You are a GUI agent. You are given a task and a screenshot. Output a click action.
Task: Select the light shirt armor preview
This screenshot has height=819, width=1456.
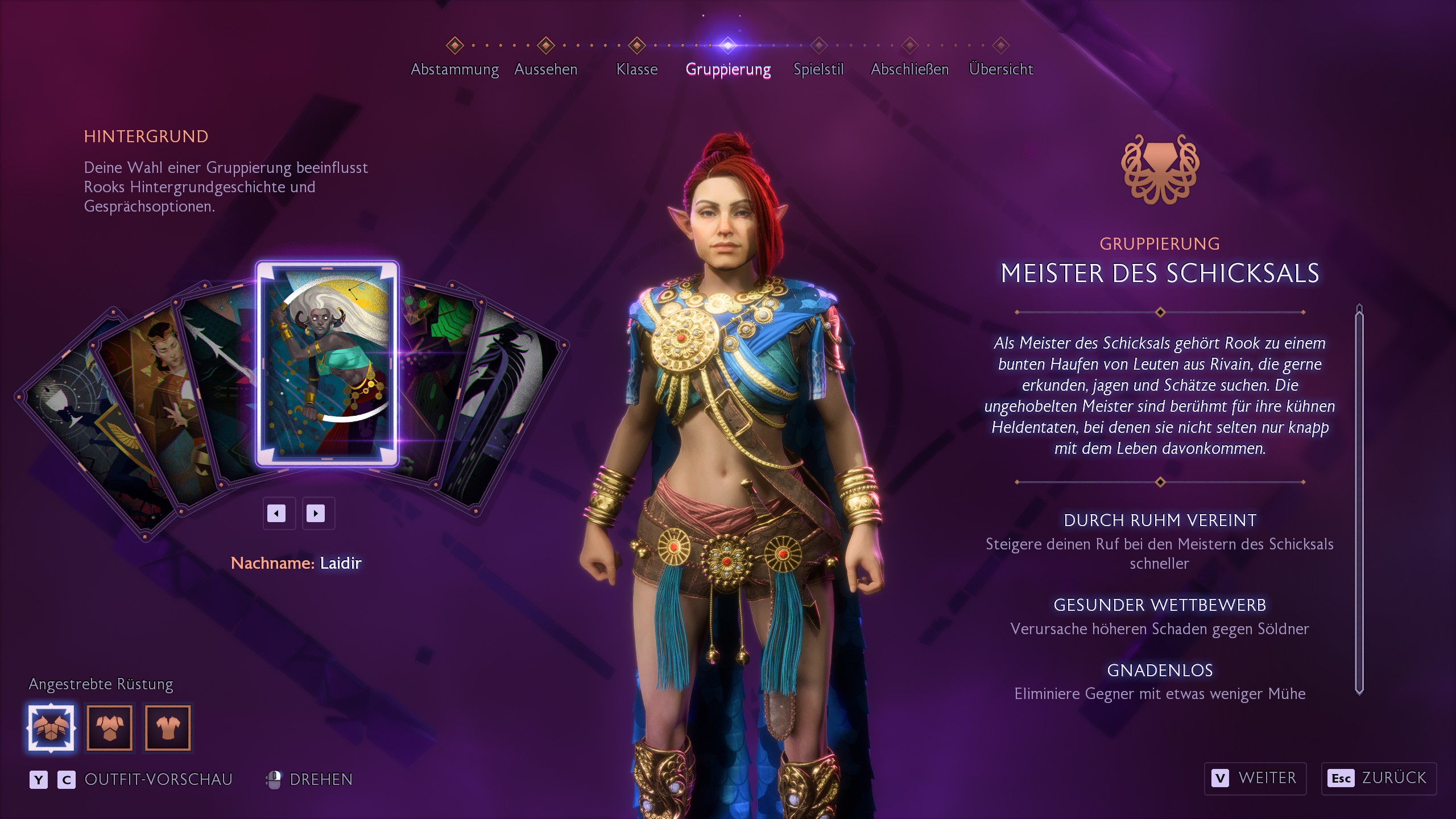pos(168,727)
